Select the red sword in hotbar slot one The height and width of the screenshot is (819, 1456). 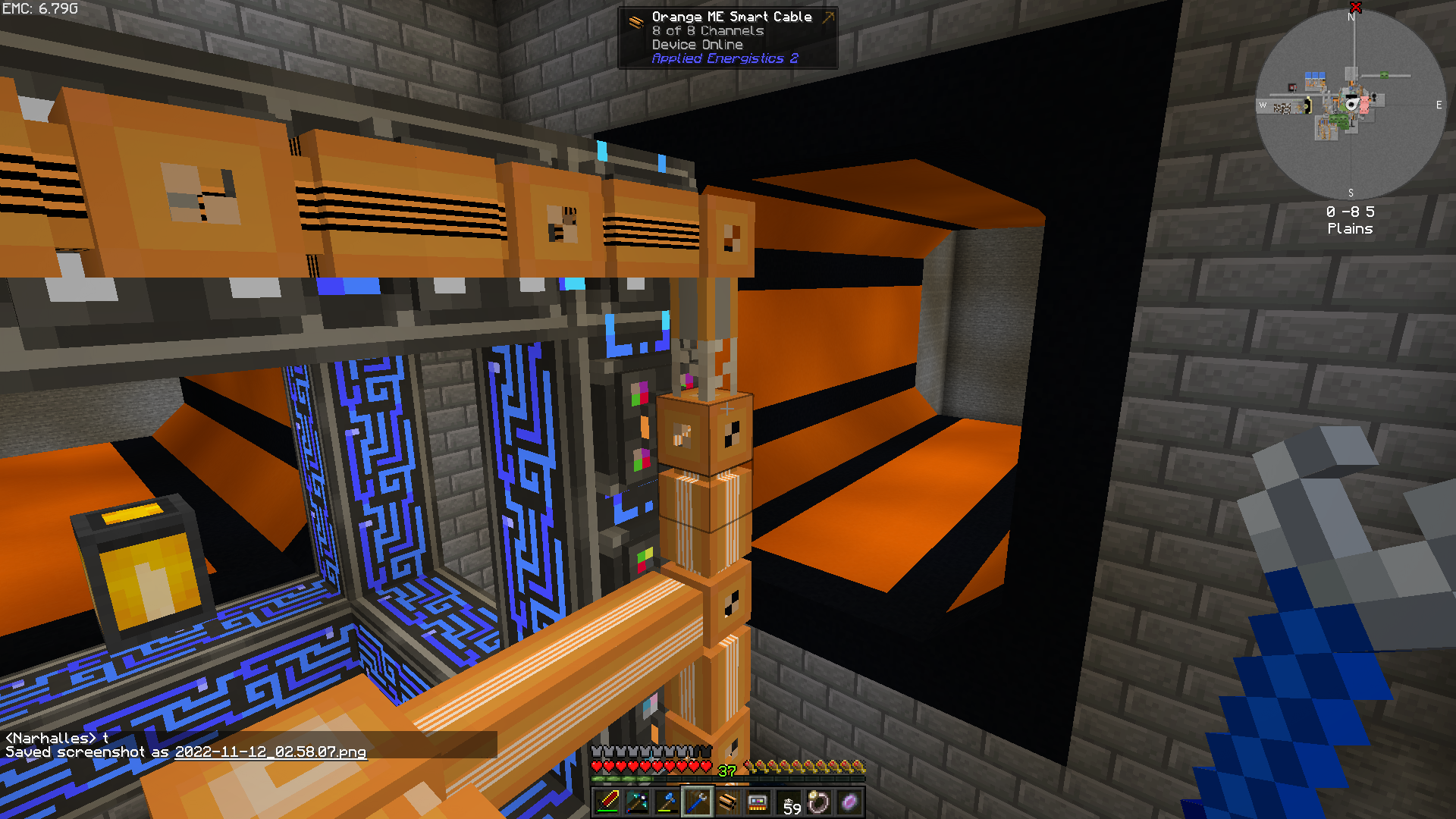pyautogui.click(x=609, y=802)
